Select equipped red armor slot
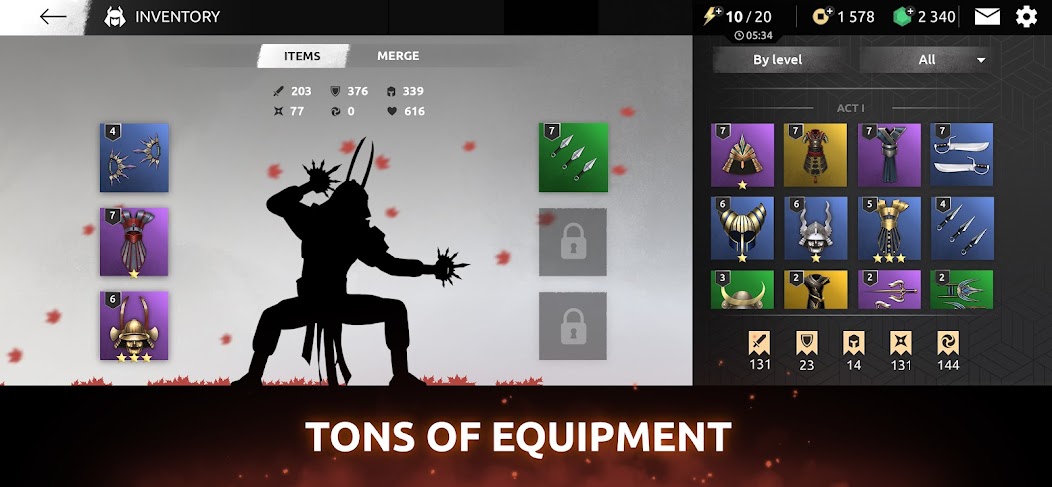 coord(134,242)
